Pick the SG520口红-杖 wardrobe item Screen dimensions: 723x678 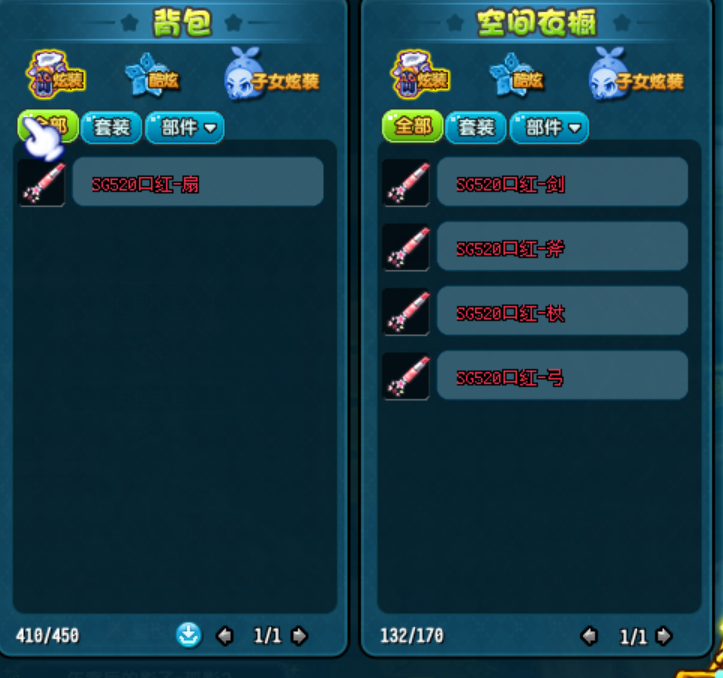(562, 312)
